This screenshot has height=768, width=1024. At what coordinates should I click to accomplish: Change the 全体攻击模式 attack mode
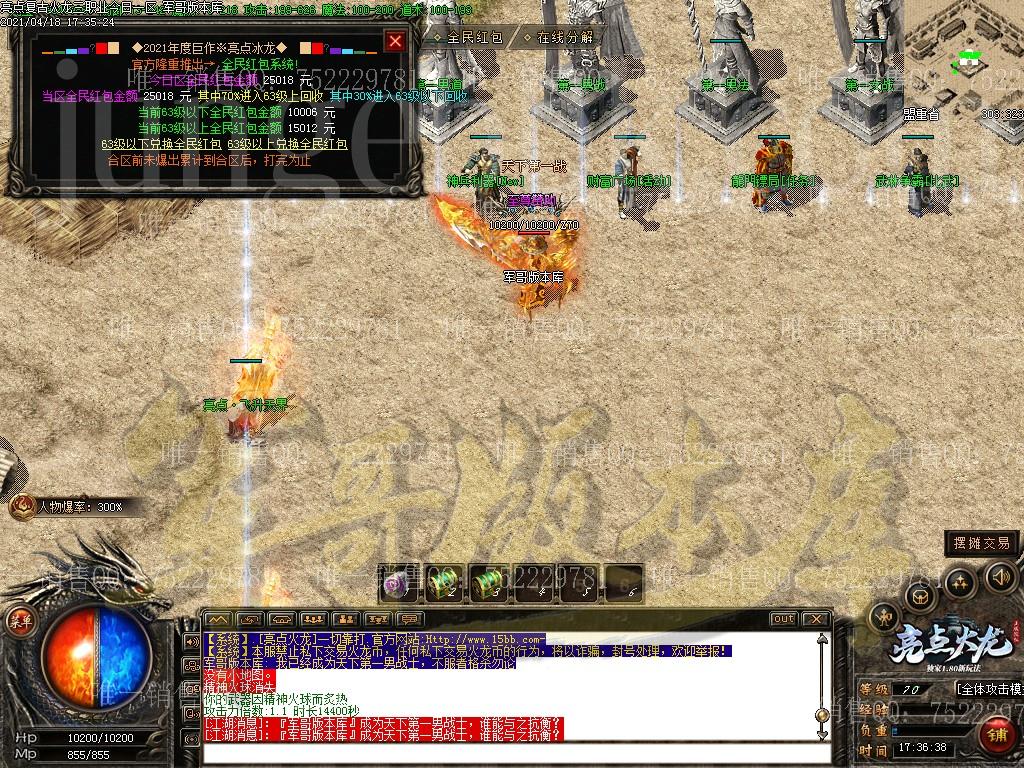pyautogui.click(x=988, y=689)
